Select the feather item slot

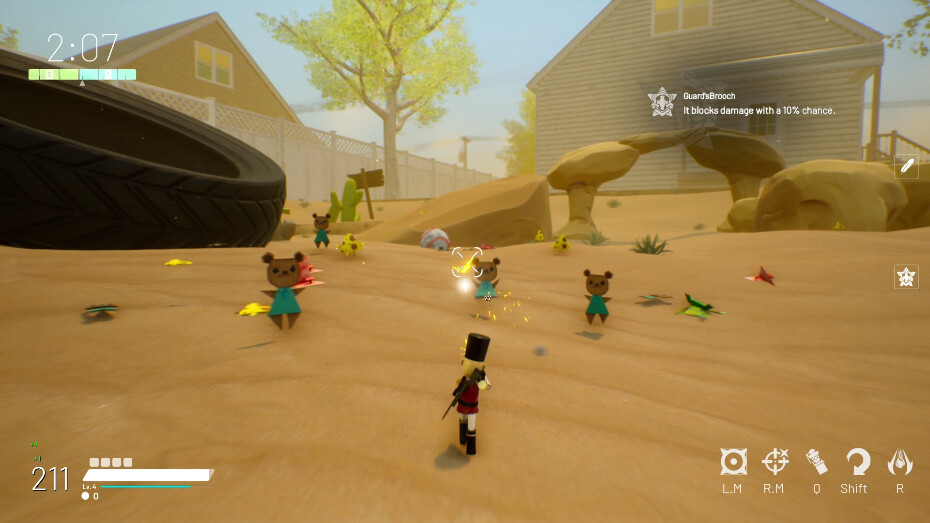(906, 166)
